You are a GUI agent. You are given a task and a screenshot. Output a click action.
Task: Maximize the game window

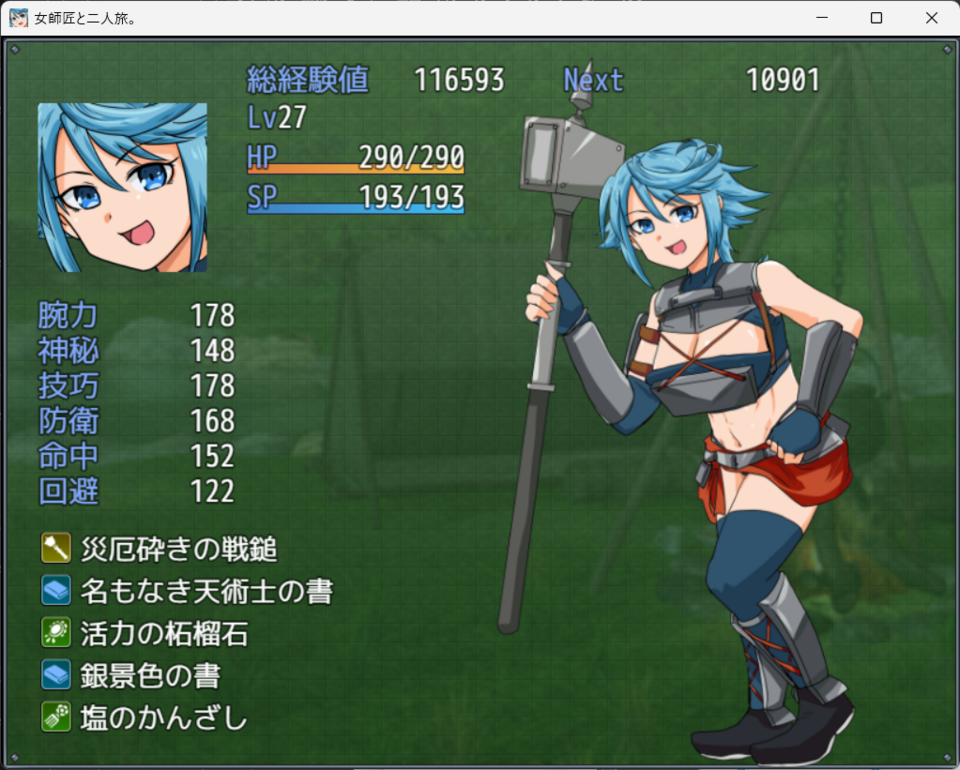(x=876, y=18)
